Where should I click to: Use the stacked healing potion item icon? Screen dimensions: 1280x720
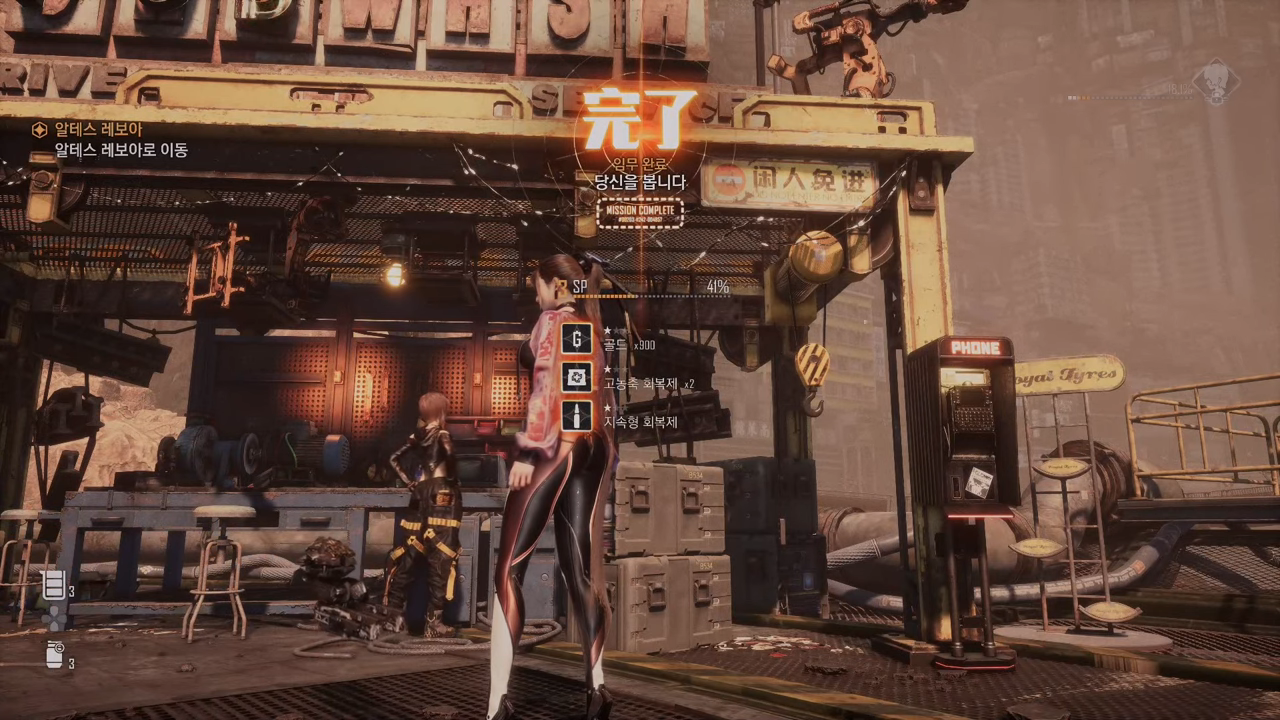(x=54, y=585)
